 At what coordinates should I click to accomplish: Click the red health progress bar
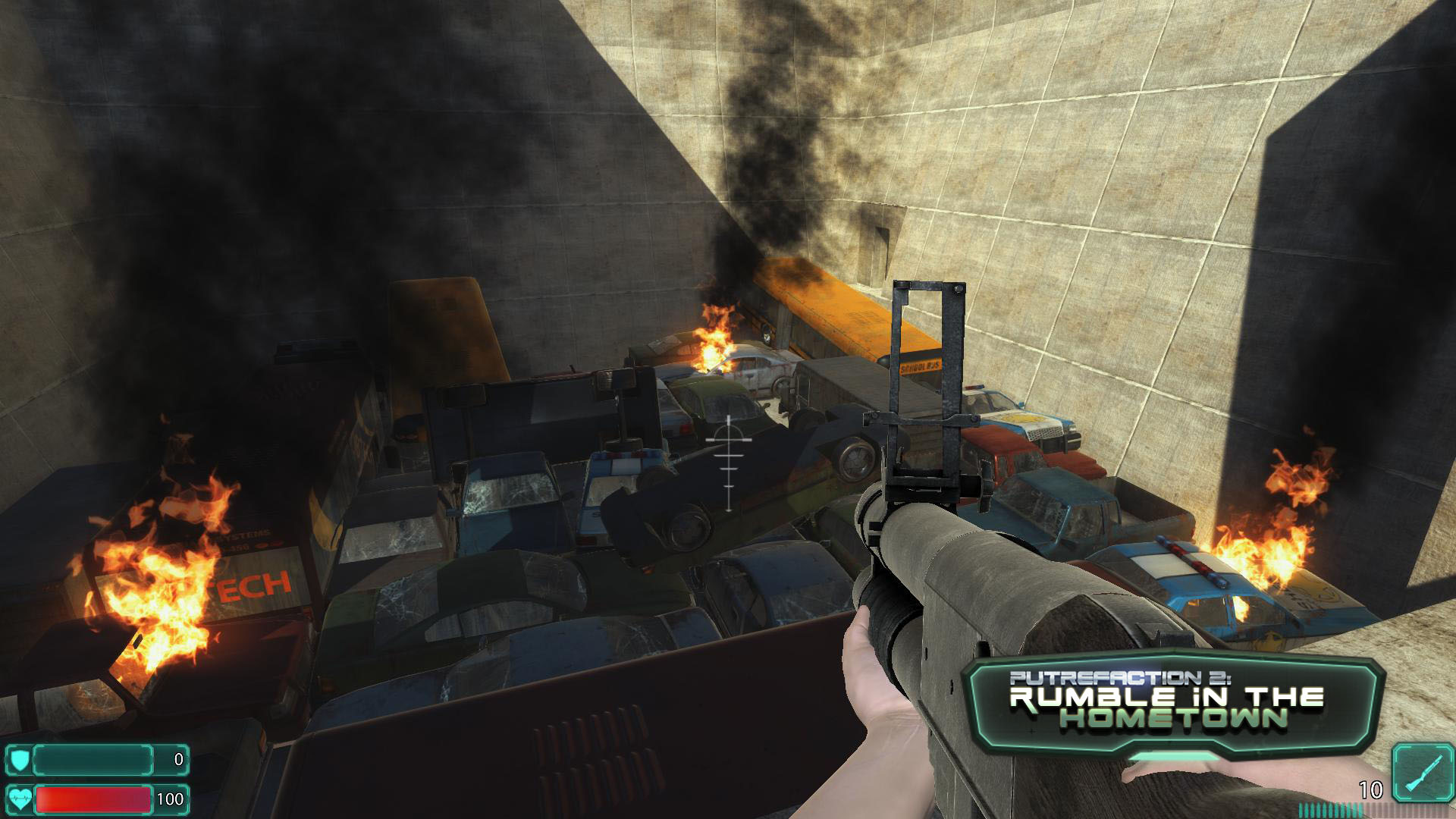(95, 798)
